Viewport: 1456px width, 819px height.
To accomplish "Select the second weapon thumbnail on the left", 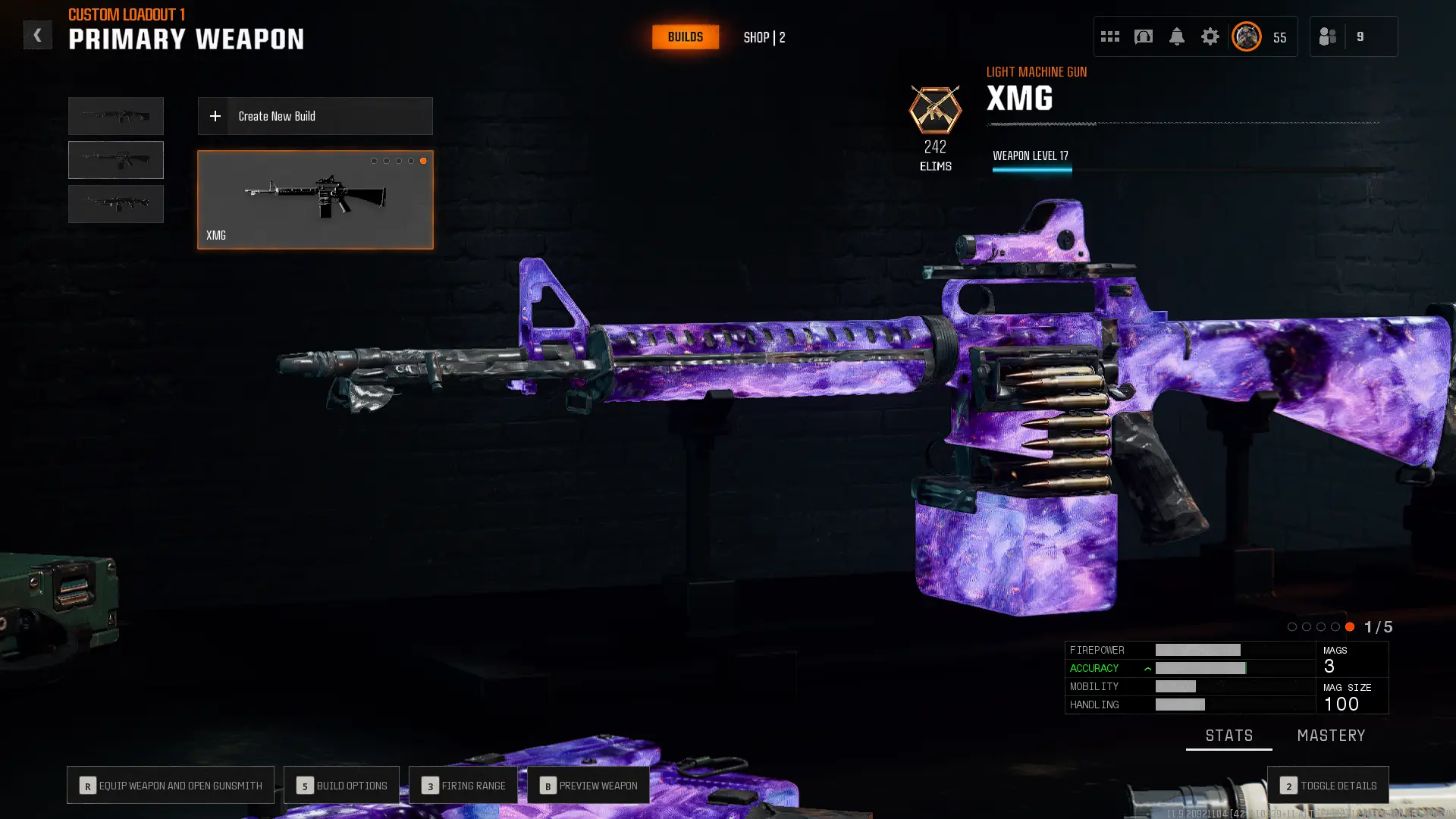I will [x=115, y=159].
